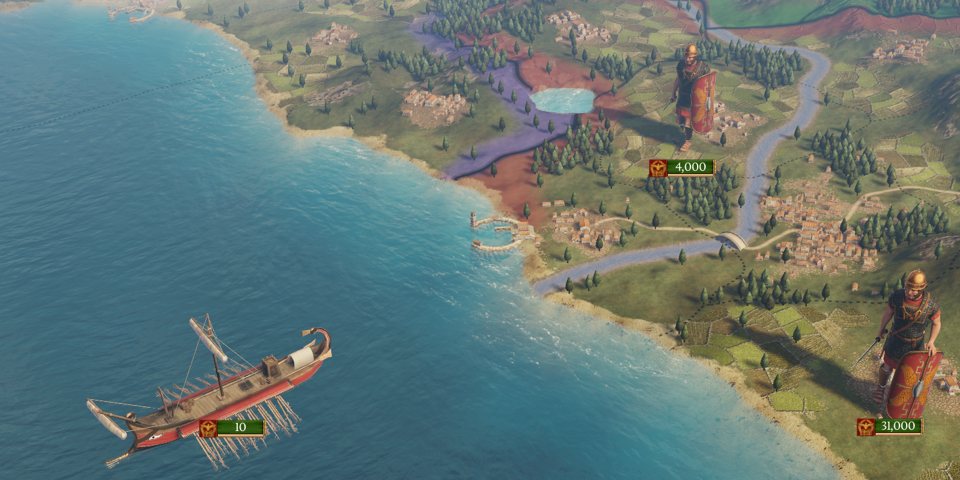
Task: Select the army banner showing 31,000
Action: click(x=889, y=426)
